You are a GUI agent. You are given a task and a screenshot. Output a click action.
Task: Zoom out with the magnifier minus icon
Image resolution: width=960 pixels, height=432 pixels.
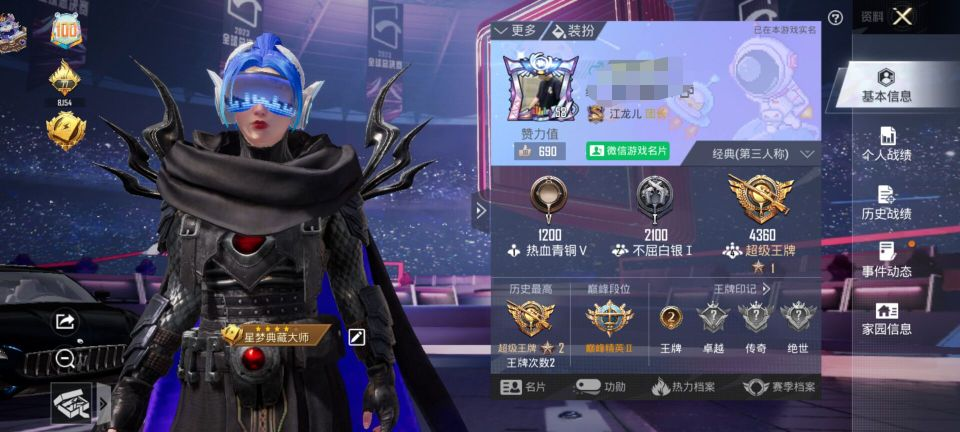65,357
